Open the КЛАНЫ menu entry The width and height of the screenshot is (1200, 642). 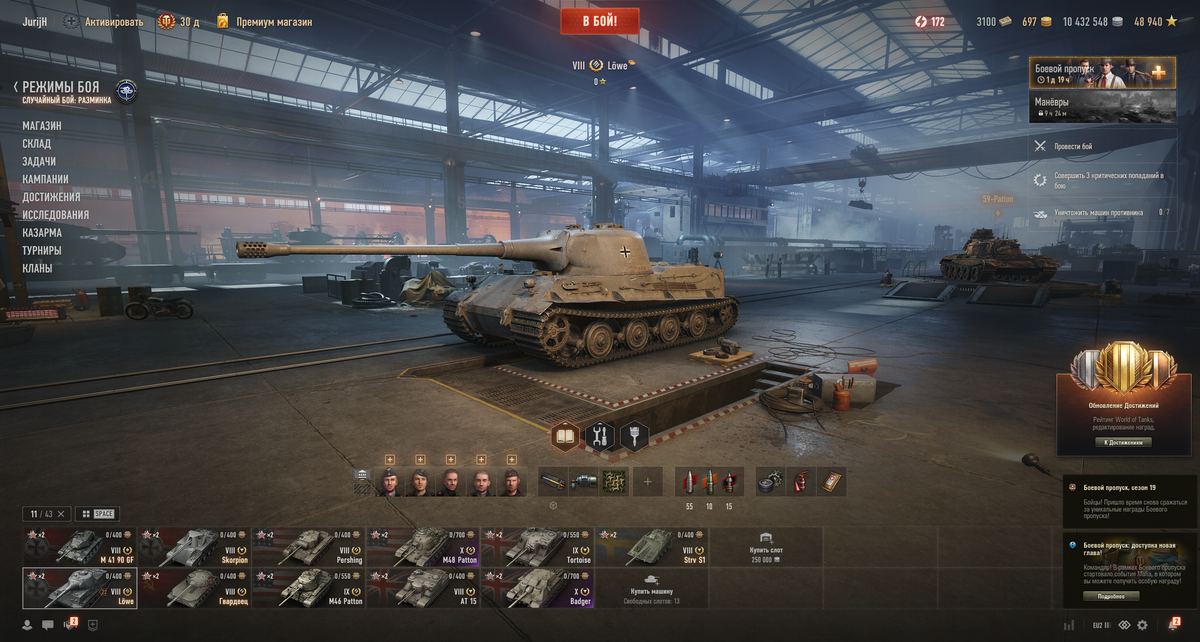tap(38, 269)
